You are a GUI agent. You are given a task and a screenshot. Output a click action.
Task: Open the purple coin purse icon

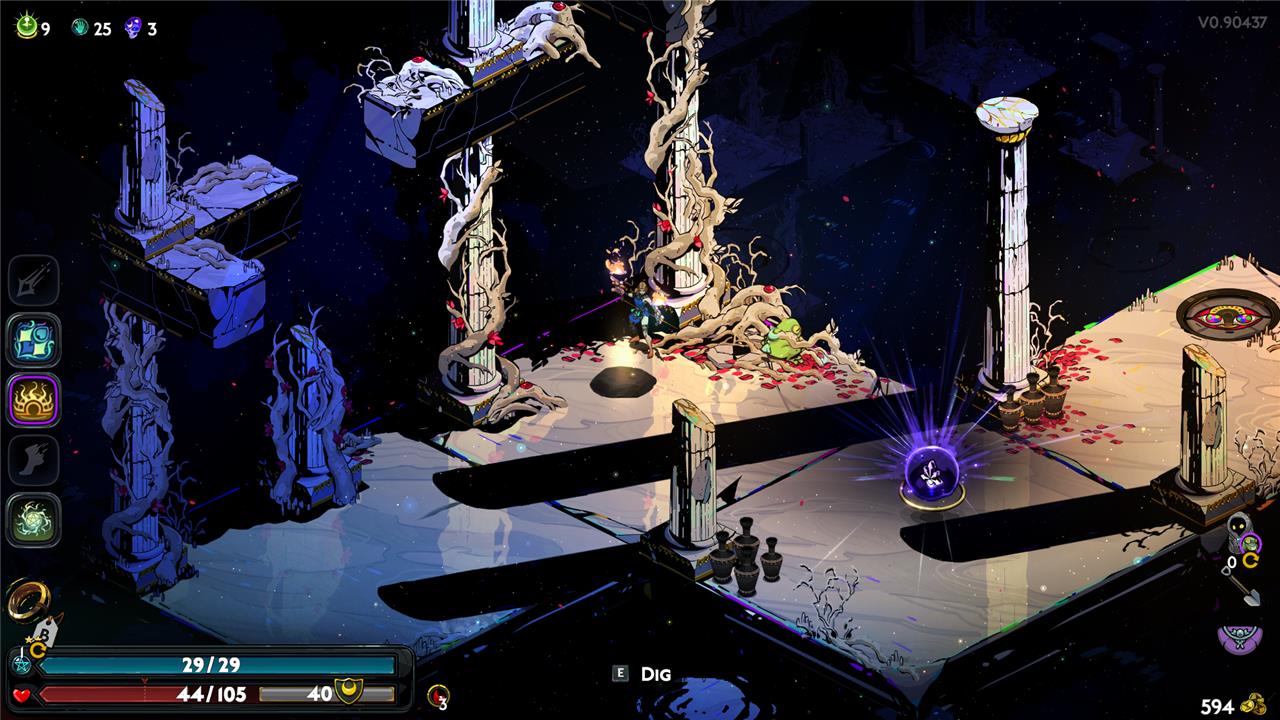1238,637
